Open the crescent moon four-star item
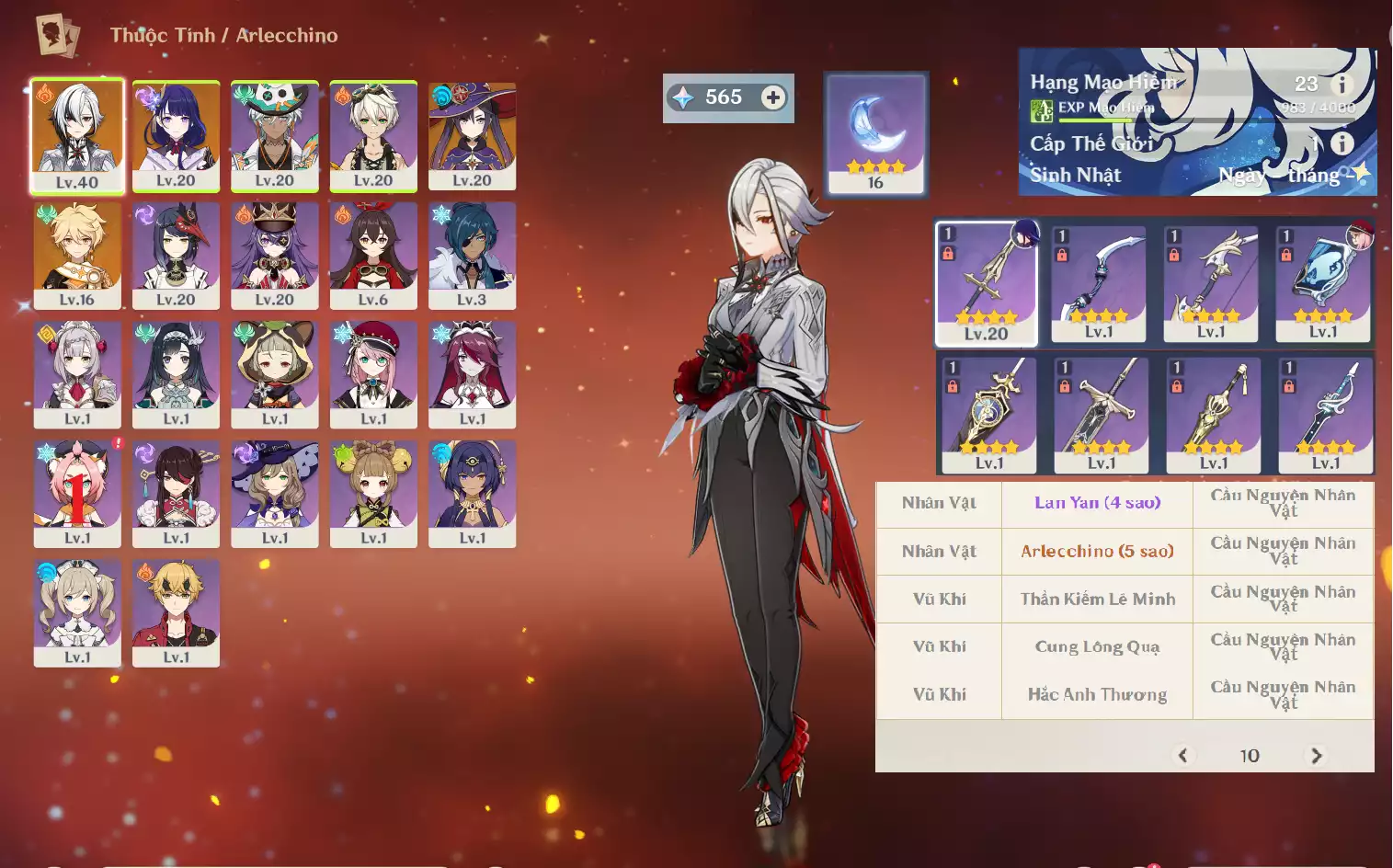This screenshot has width=1393, height=868. [875, 133]
